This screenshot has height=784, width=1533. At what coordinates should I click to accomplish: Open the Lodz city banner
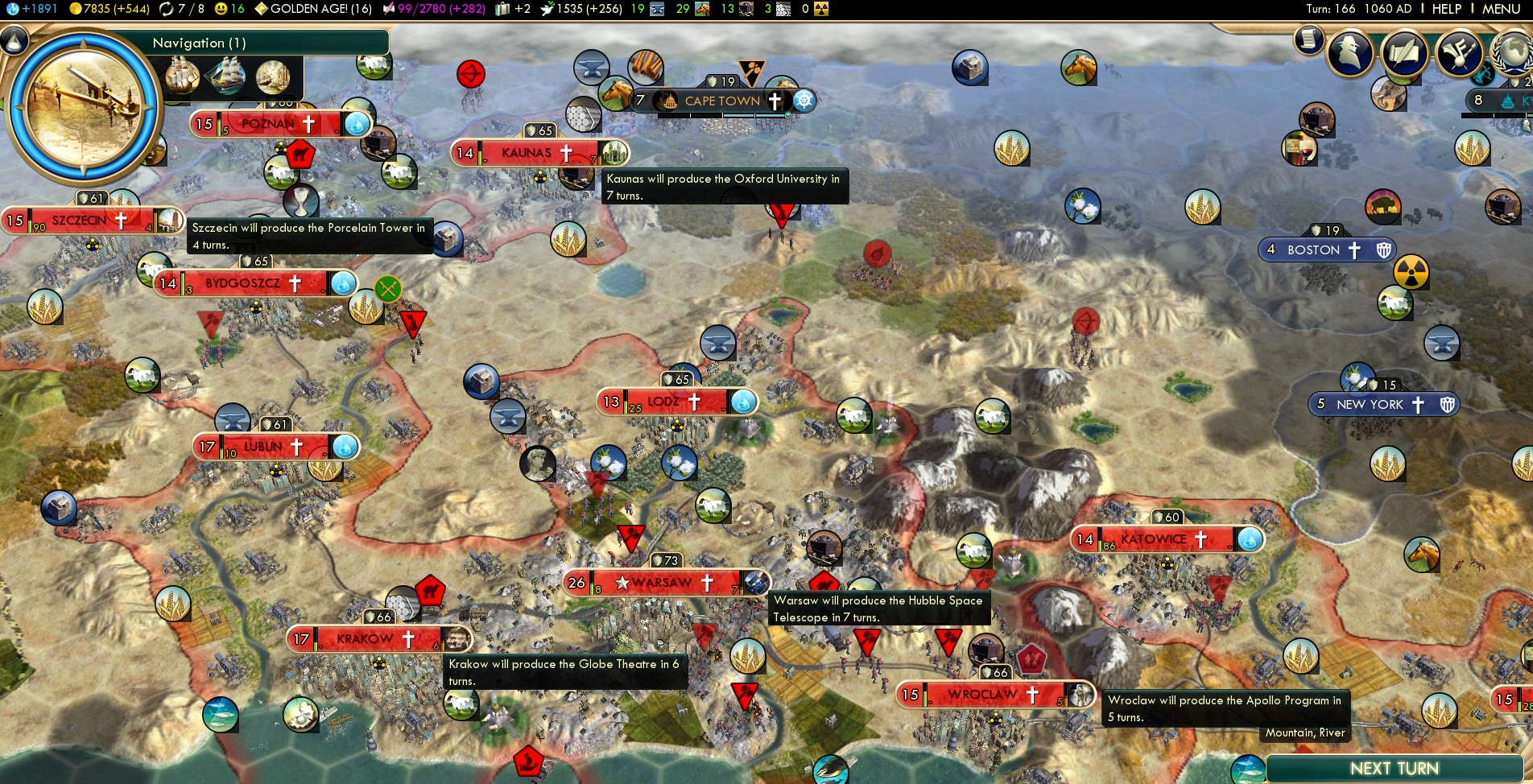click(x=663, y=402)
